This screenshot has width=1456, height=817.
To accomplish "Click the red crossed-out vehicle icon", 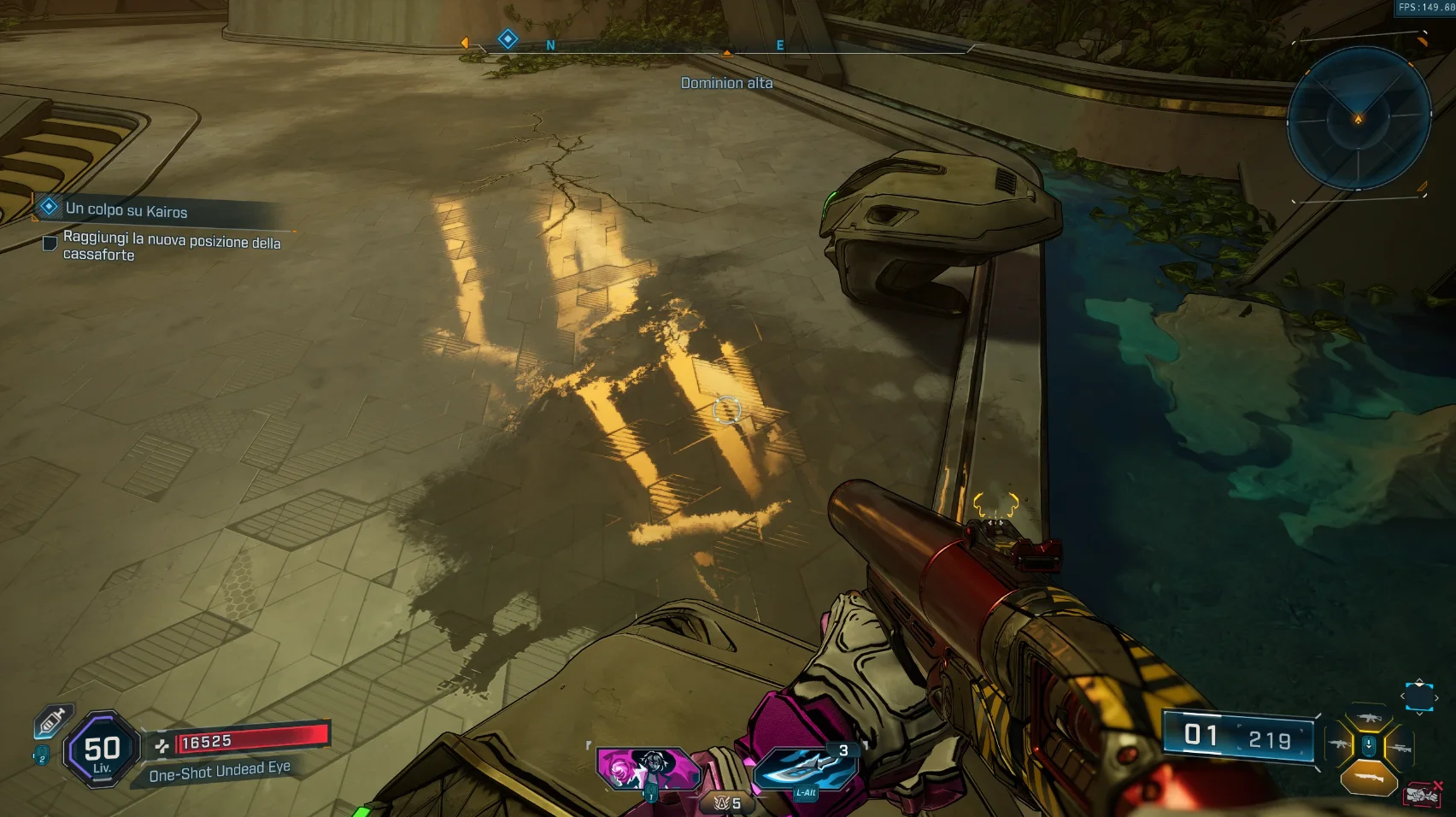I will click(1423, 795).
